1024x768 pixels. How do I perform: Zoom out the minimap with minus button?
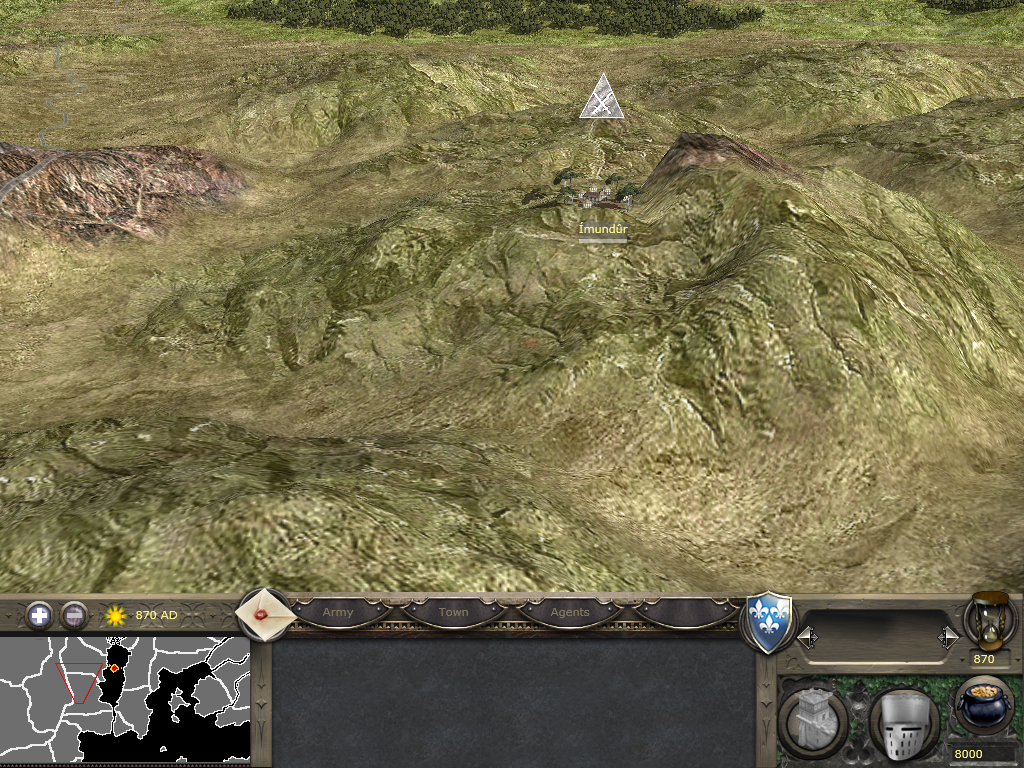pyautogui.click(x=74, y=614)
